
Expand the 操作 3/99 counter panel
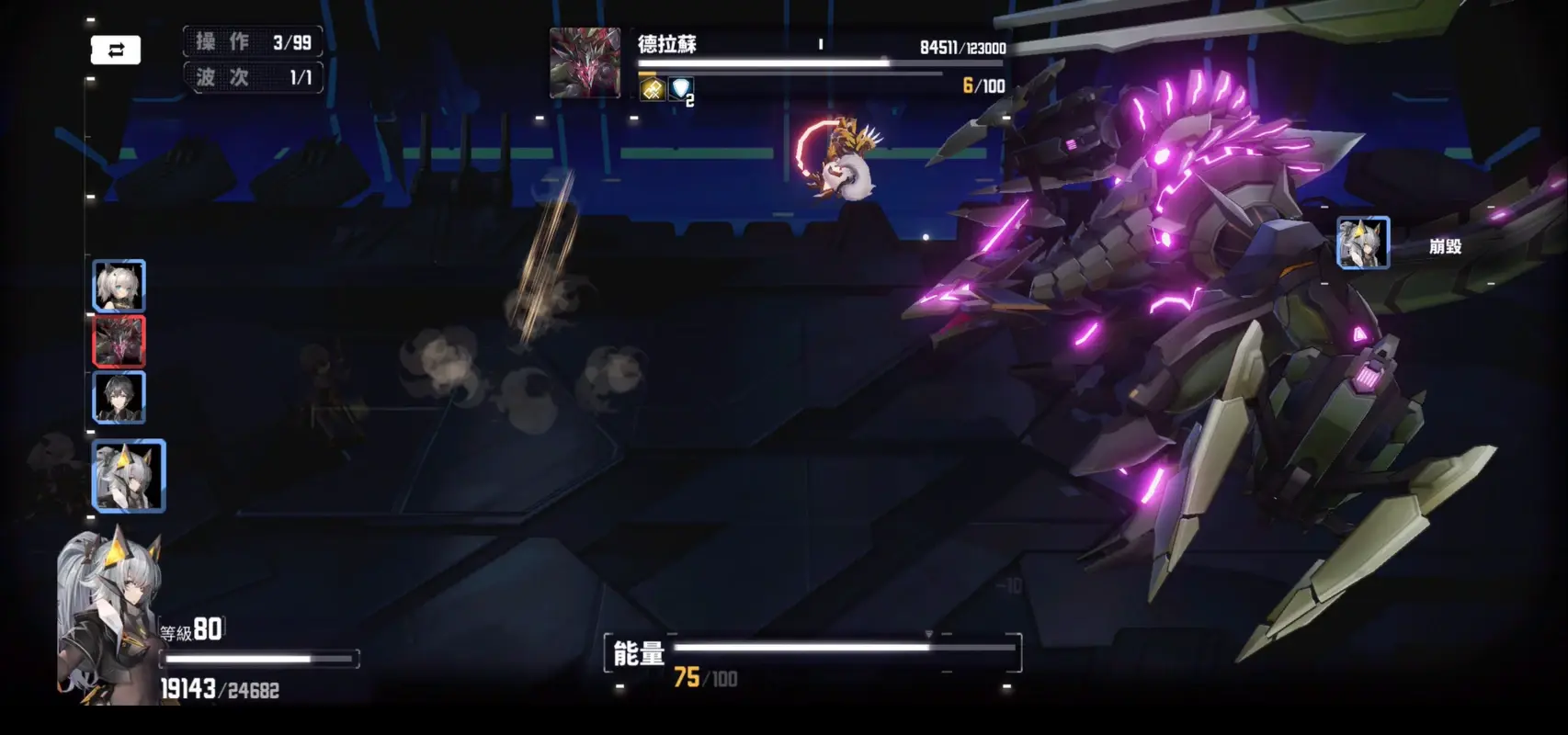click(x=252, y=40)
